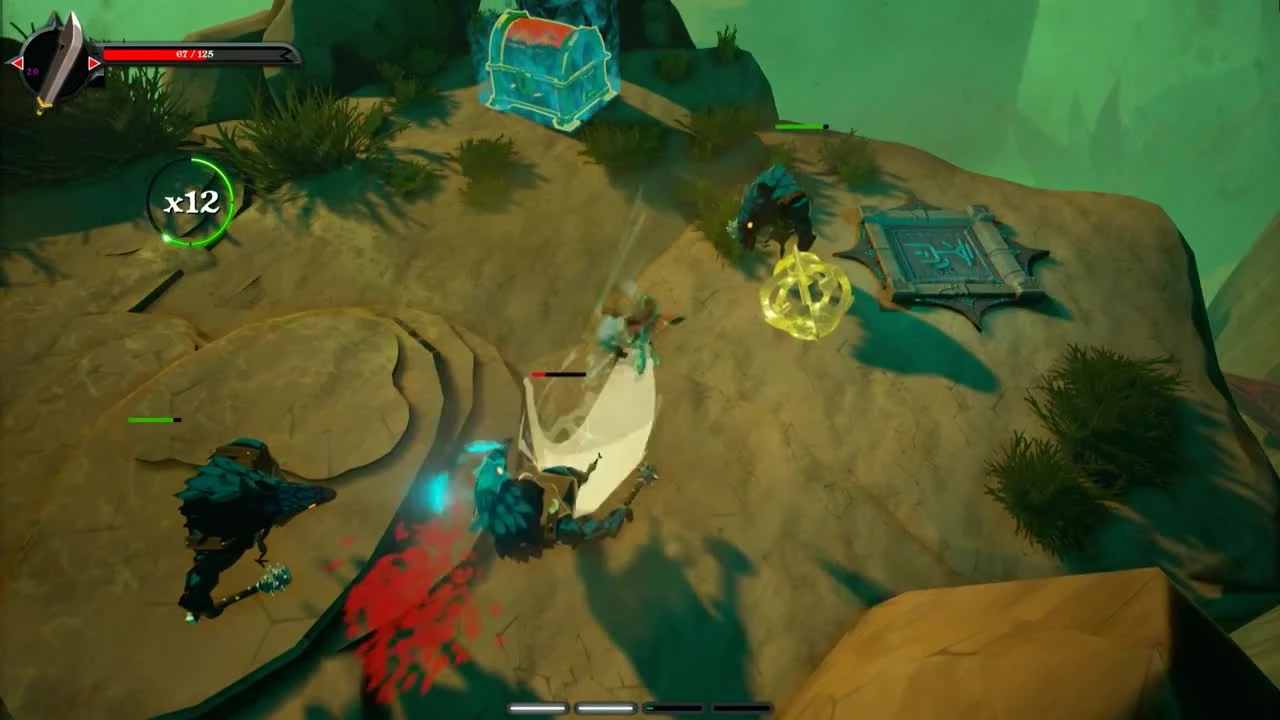Viewport: 1280px width, 720px height.
Task: Toggle the right weapon-switch arrow
Action: [94, 63]
